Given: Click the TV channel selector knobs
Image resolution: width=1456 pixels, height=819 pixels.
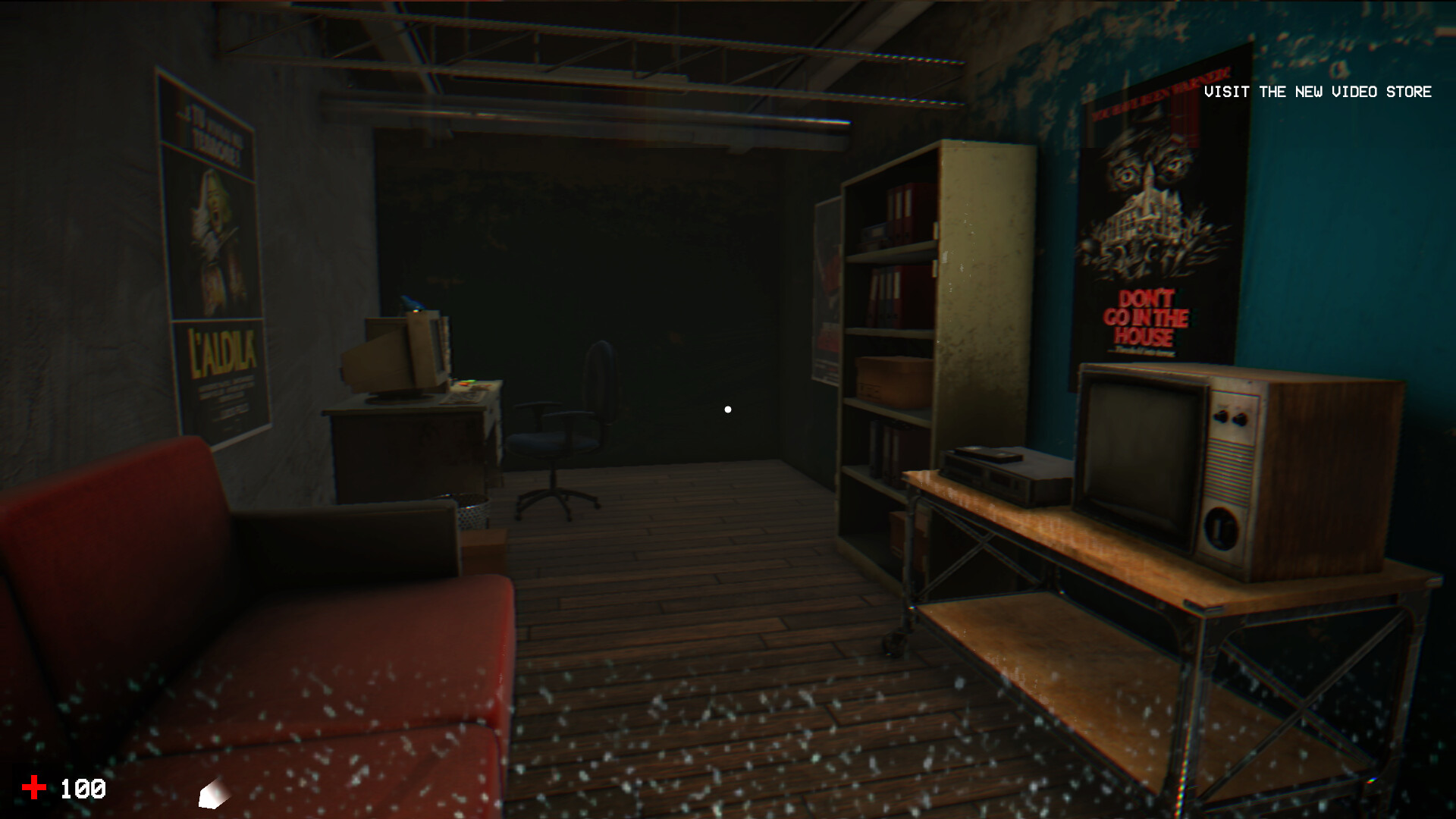Looking at the screenshot, I should tap(1232, 417).
